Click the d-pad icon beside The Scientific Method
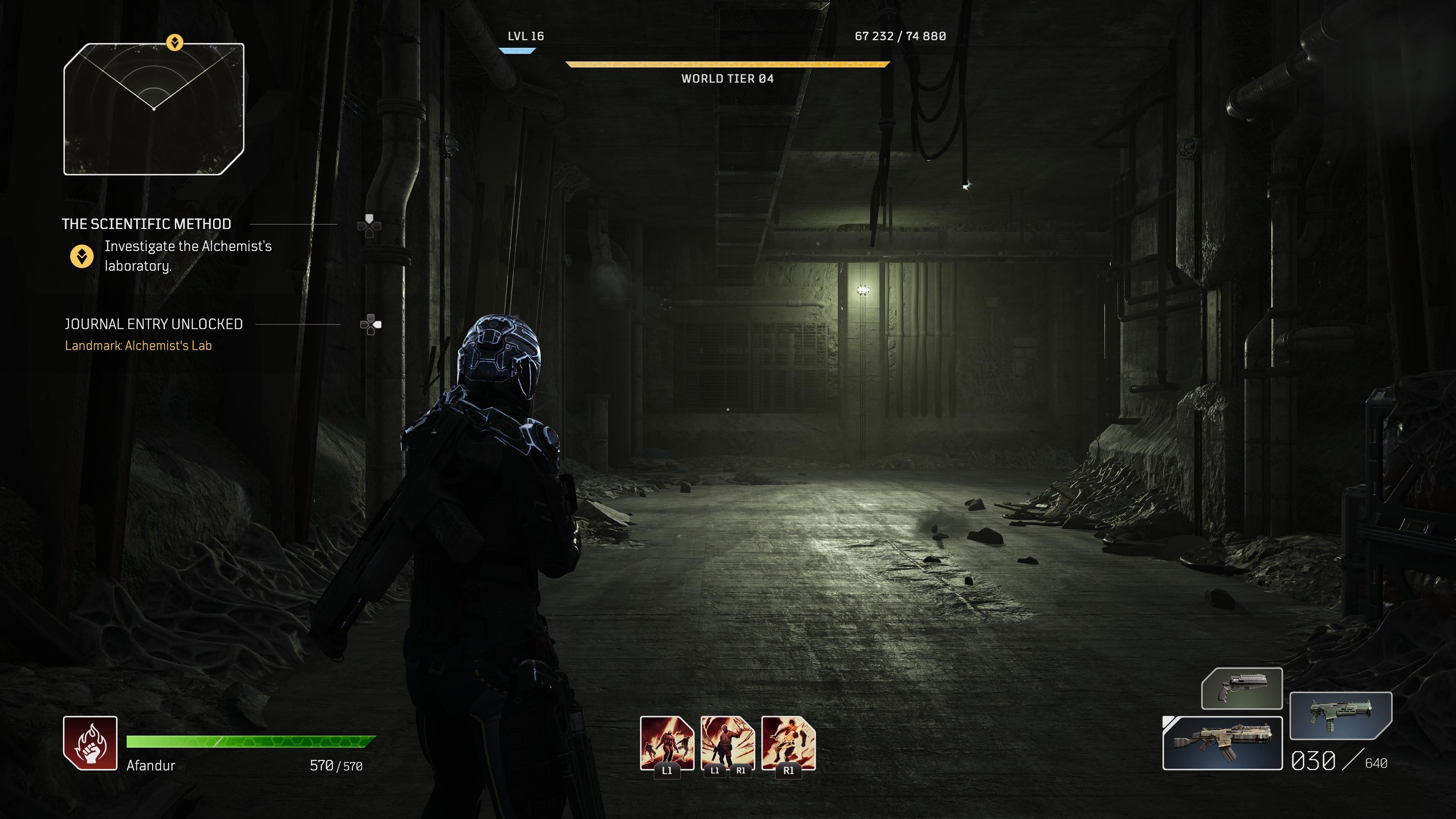1456x819 pixels. point(370,224)
